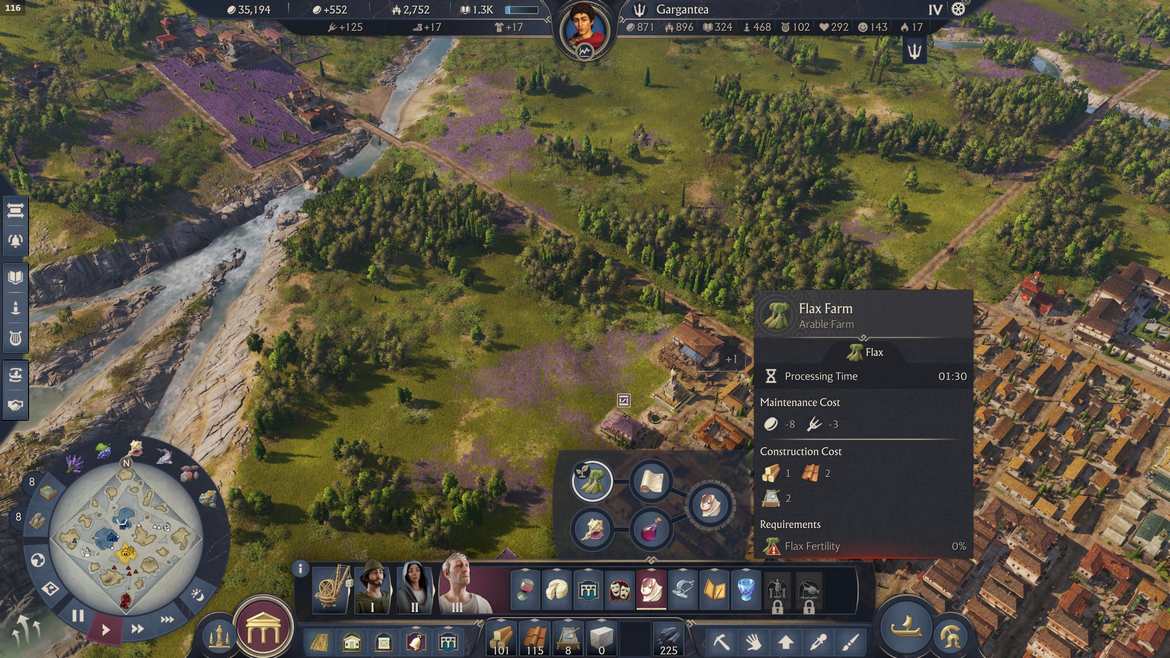1170x658 pixels.
Task: Open the temple building menu button
Action: coord(263,627)
